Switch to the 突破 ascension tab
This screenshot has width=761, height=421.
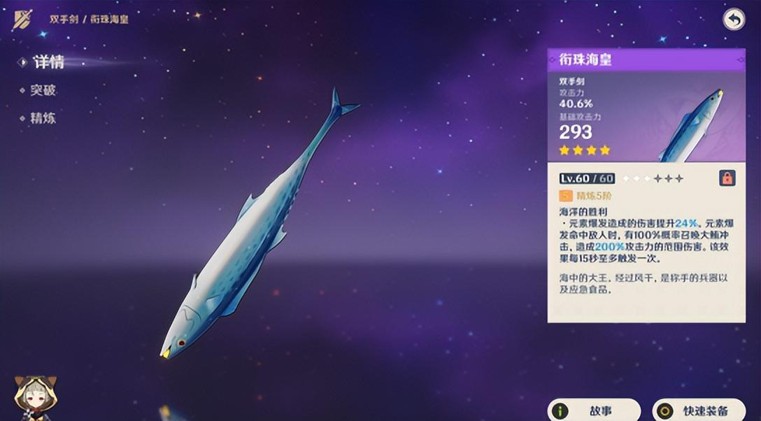point(43,90)
